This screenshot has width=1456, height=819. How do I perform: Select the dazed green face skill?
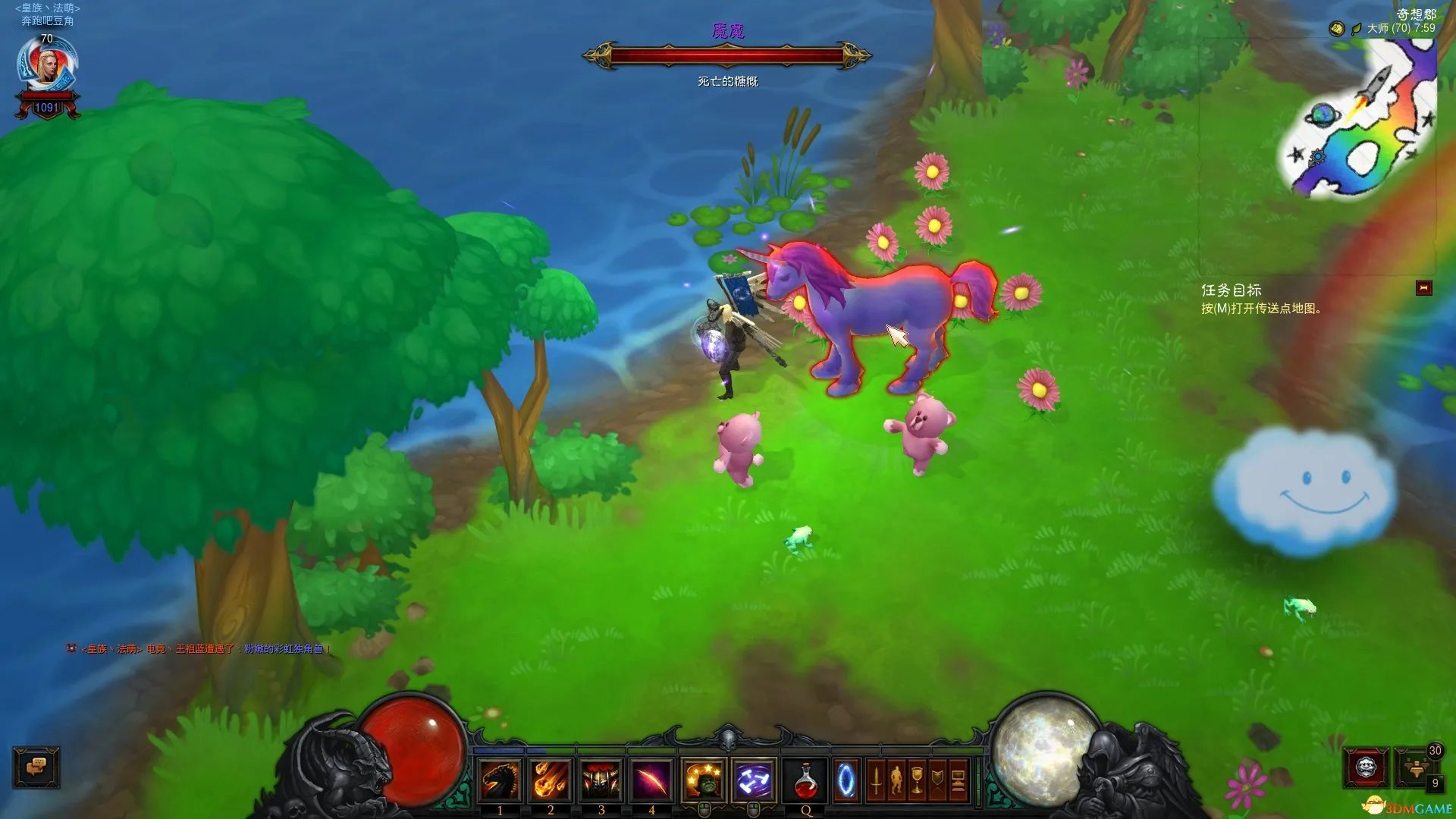[x=704, y=780]
